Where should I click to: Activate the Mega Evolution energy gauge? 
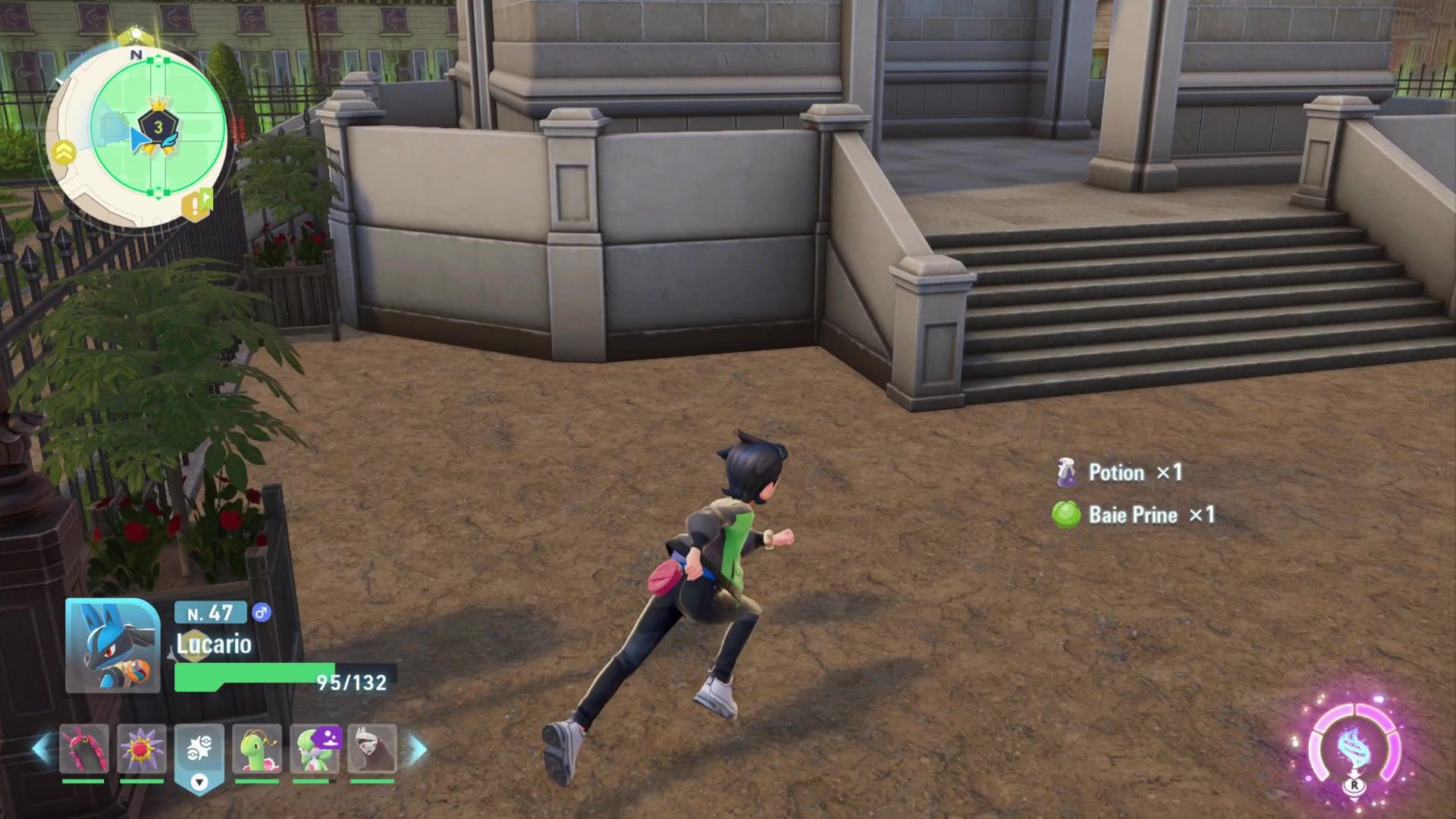tap(1354, 749)
